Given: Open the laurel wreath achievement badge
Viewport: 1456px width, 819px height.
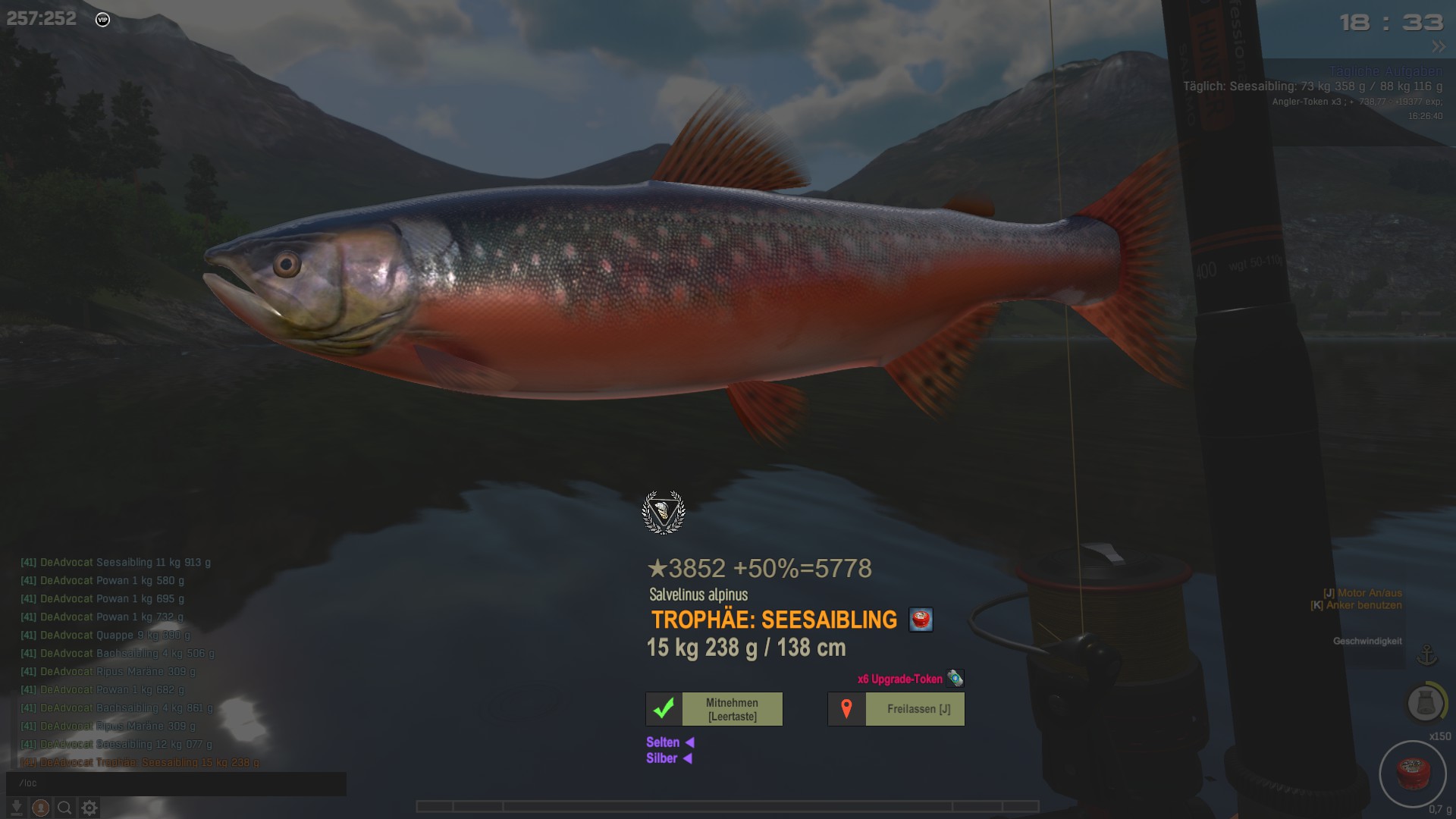Looking at the screenshot, I should (664, 513).
